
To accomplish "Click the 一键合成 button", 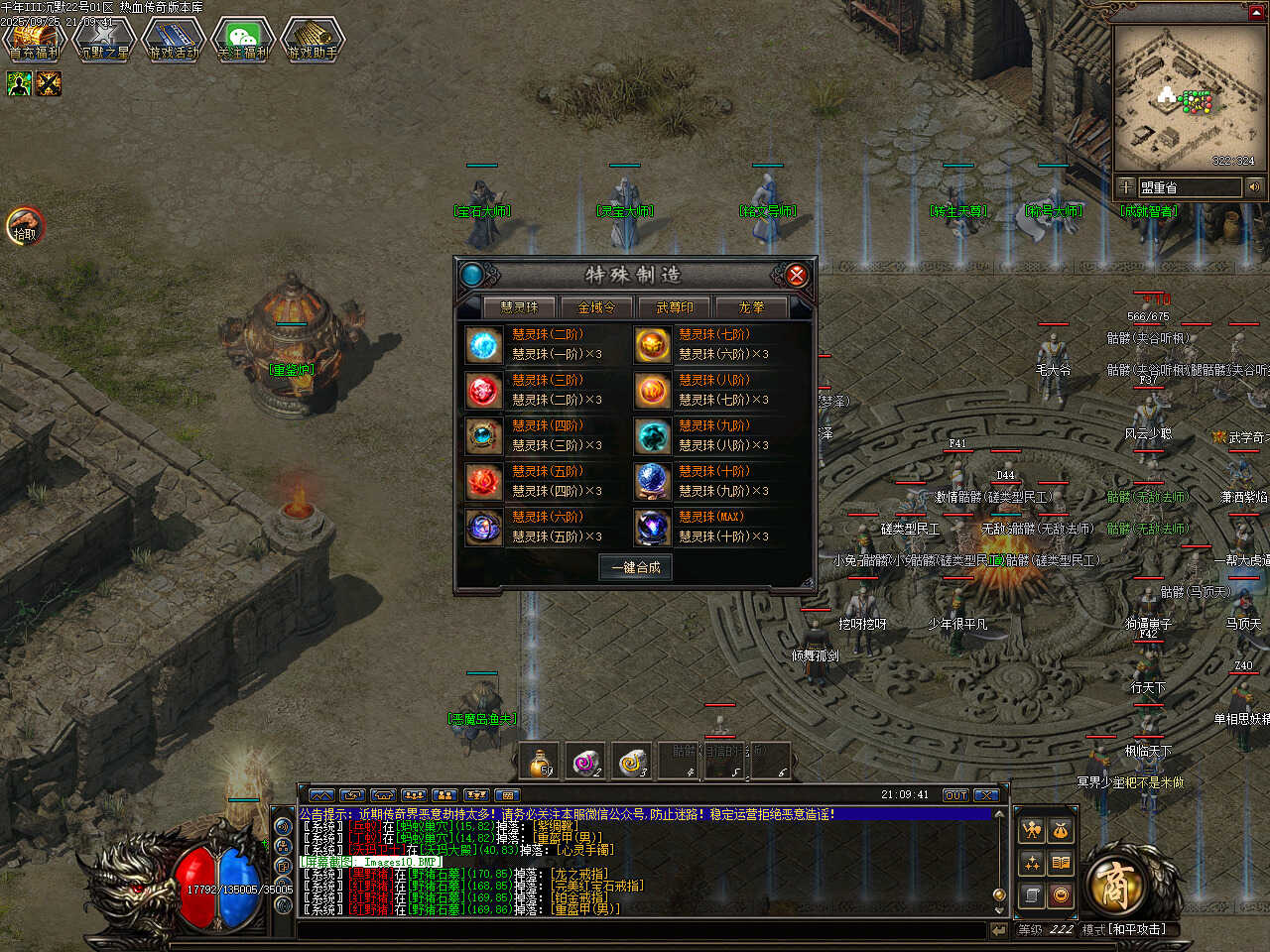I will pyautogui.click(x=635, y=567).
